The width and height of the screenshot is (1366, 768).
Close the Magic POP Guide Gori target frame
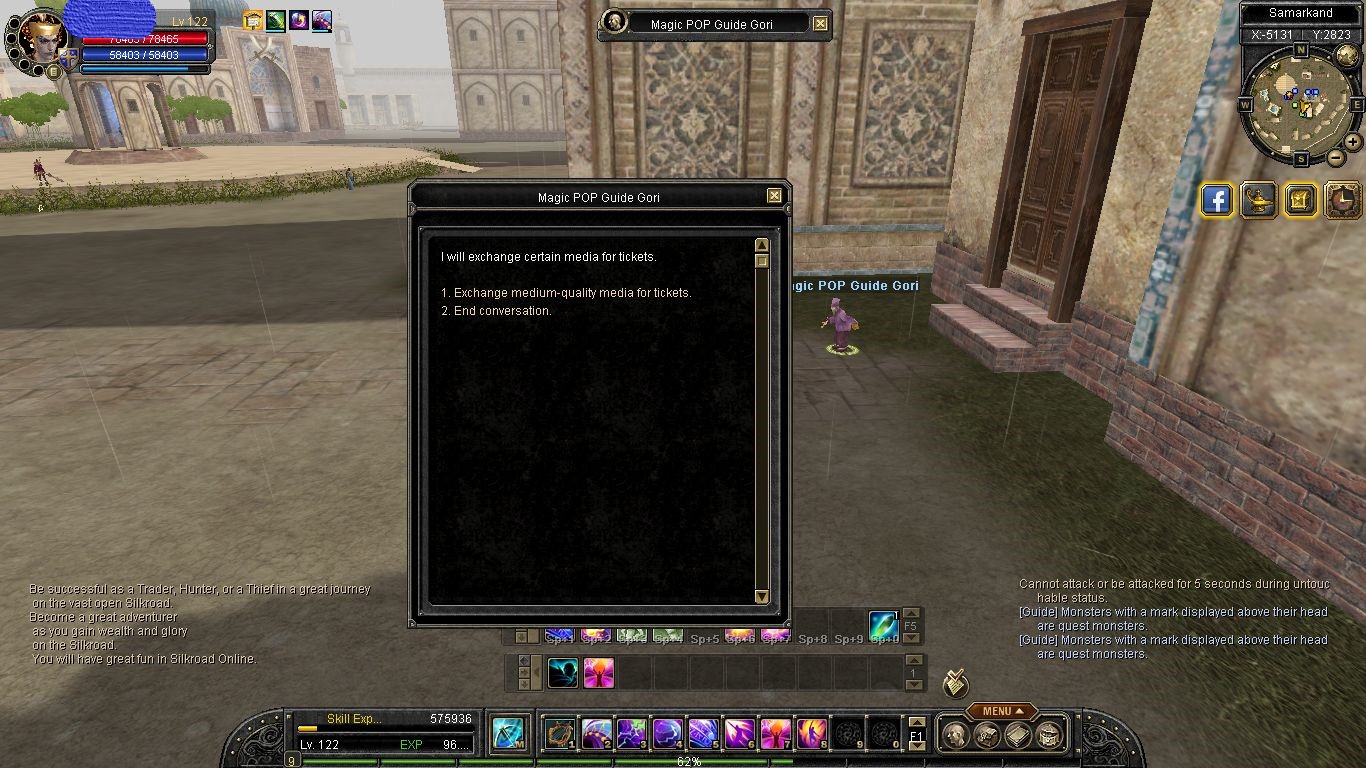pyautogui.click(x=820, y=23)
